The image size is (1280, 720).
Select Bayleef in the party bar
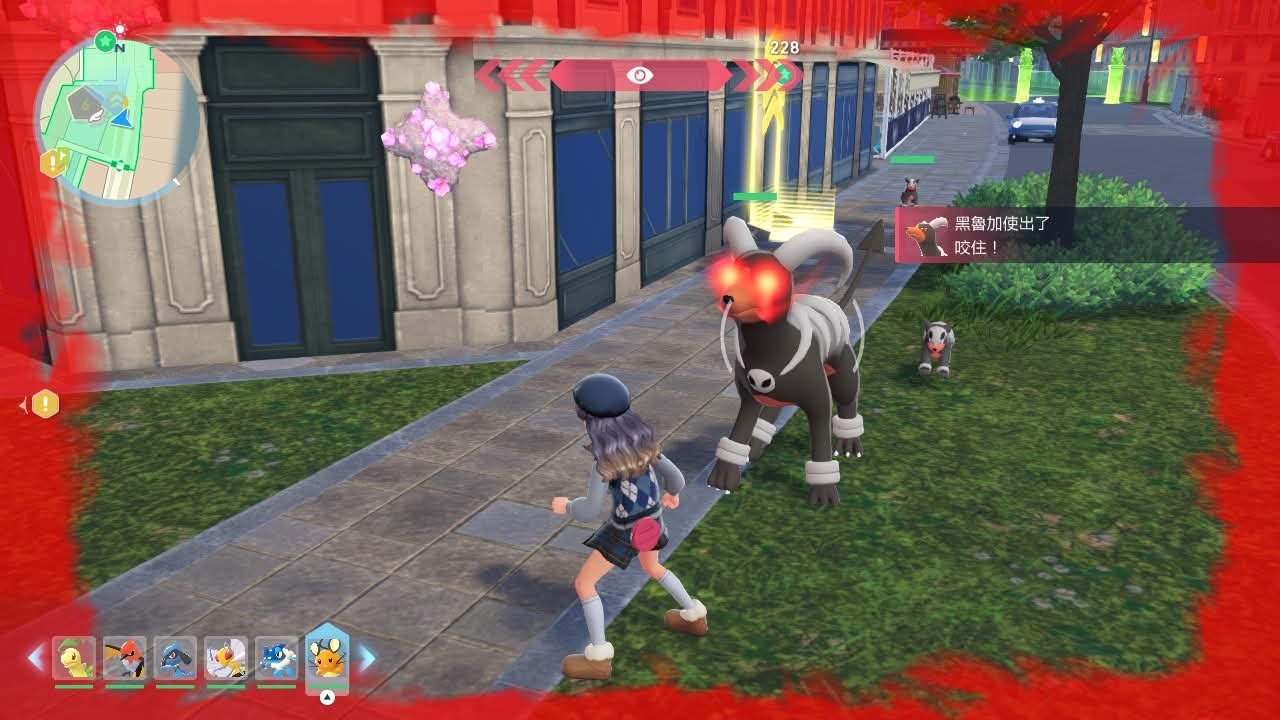click(x=74, y=658)
